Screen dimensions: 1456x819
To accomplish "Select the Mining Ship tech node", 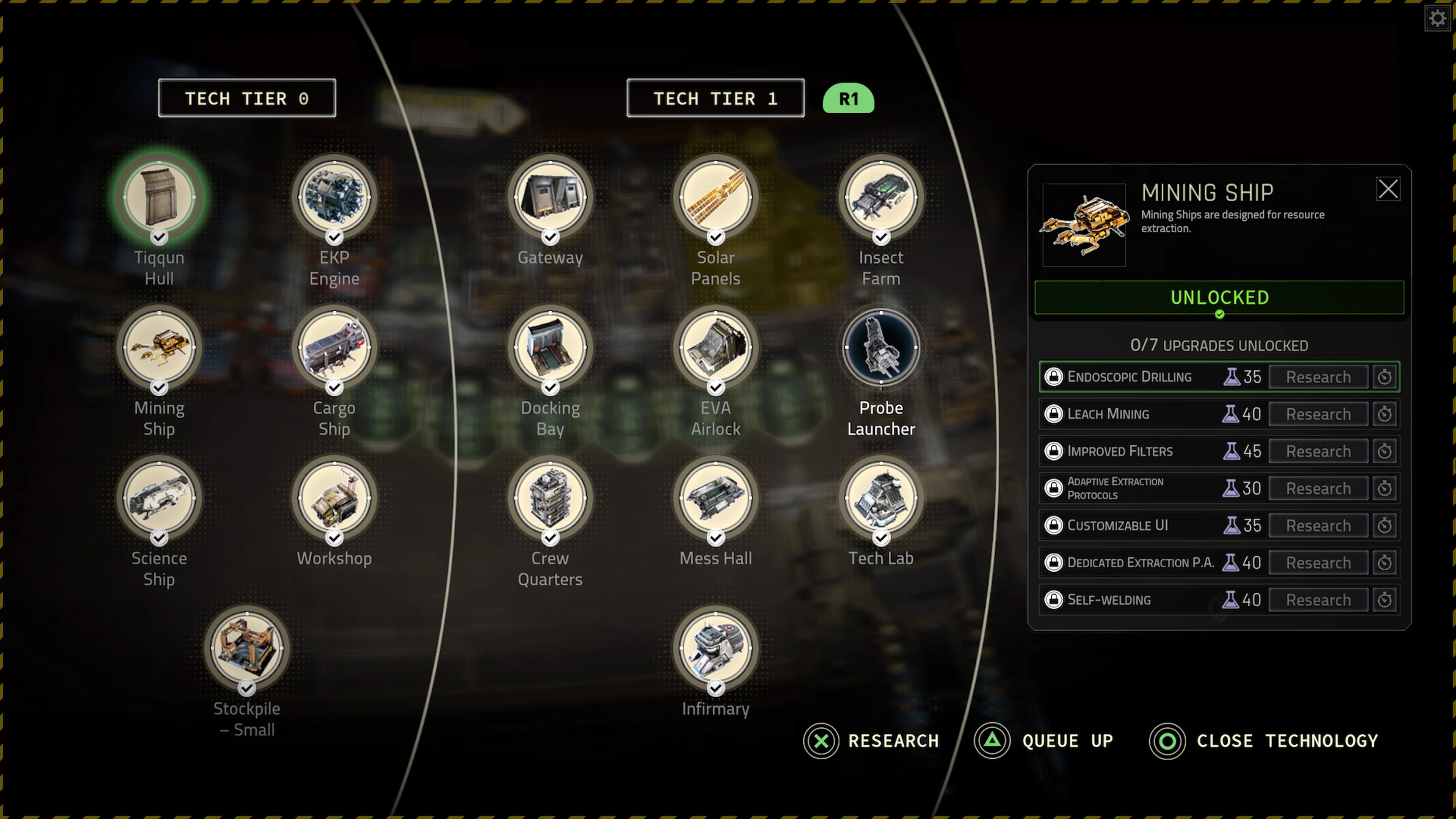I will (x=159, y=348).
